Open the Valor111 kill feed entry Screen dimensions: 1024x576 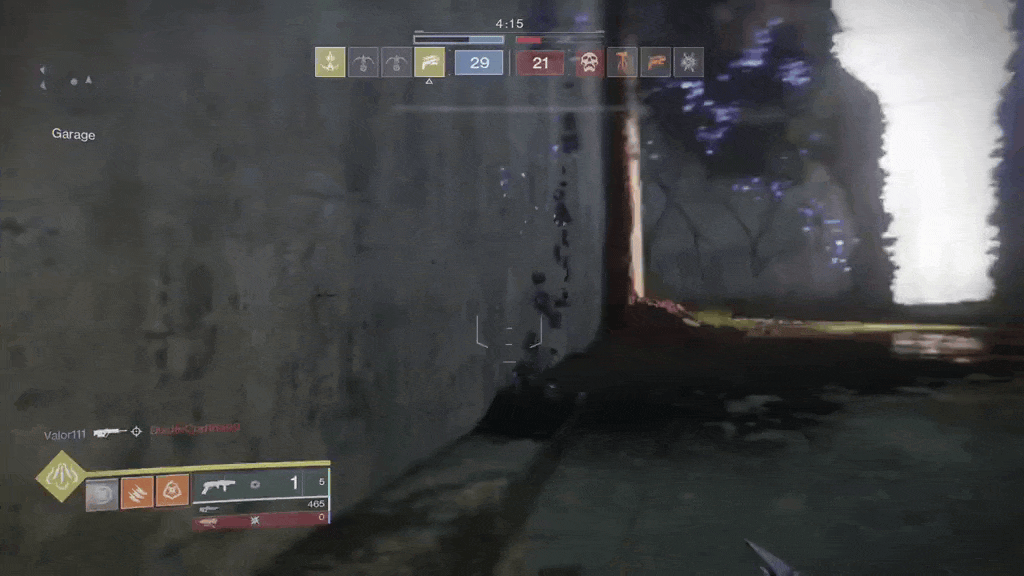tap(65, 435)
